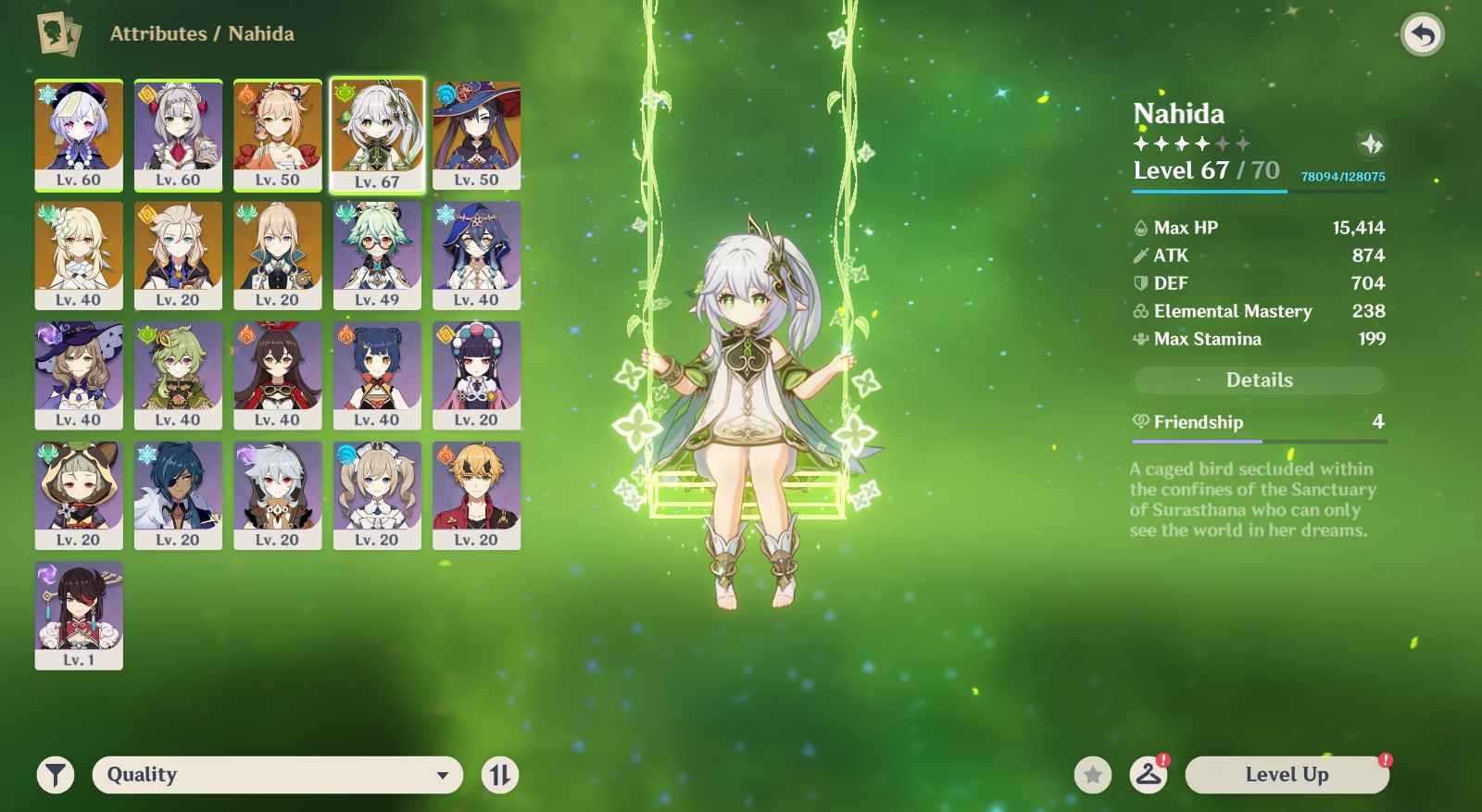Open the Quality sorting dropdown
Screen dimensions: 1482x812
(278, 775)
